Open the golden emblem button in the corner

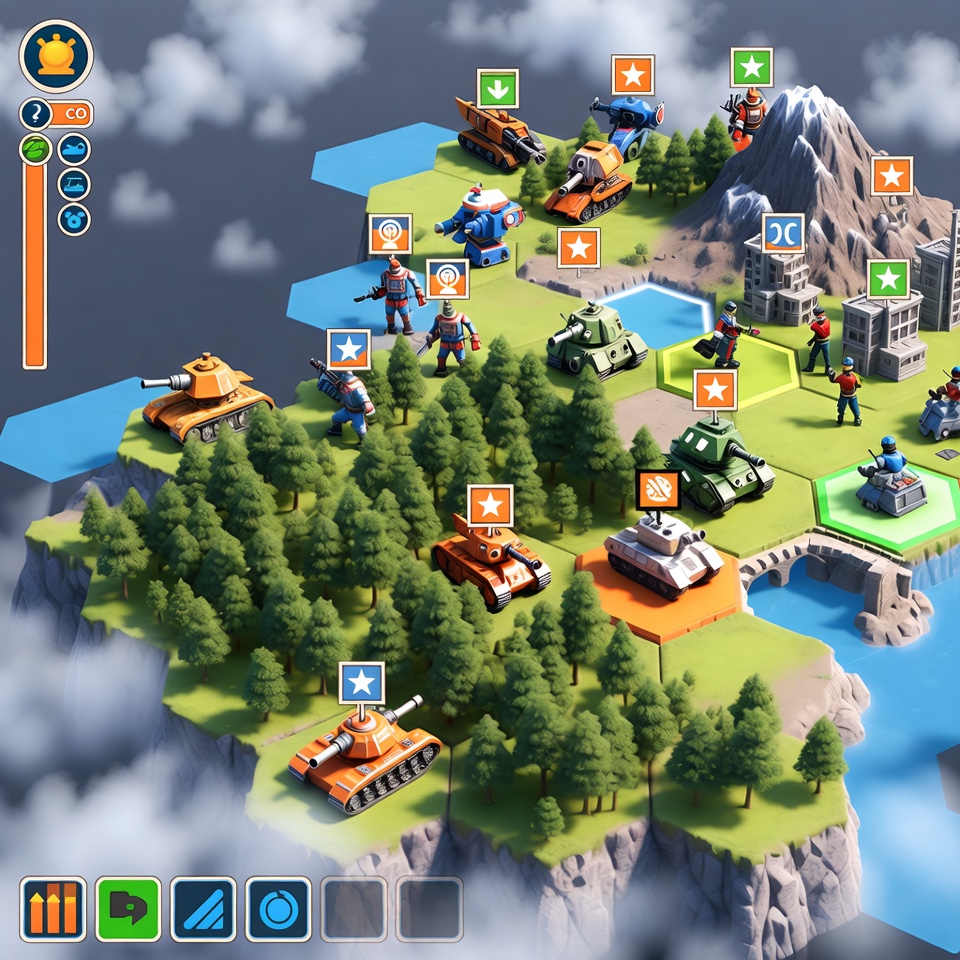coord(56,57)
